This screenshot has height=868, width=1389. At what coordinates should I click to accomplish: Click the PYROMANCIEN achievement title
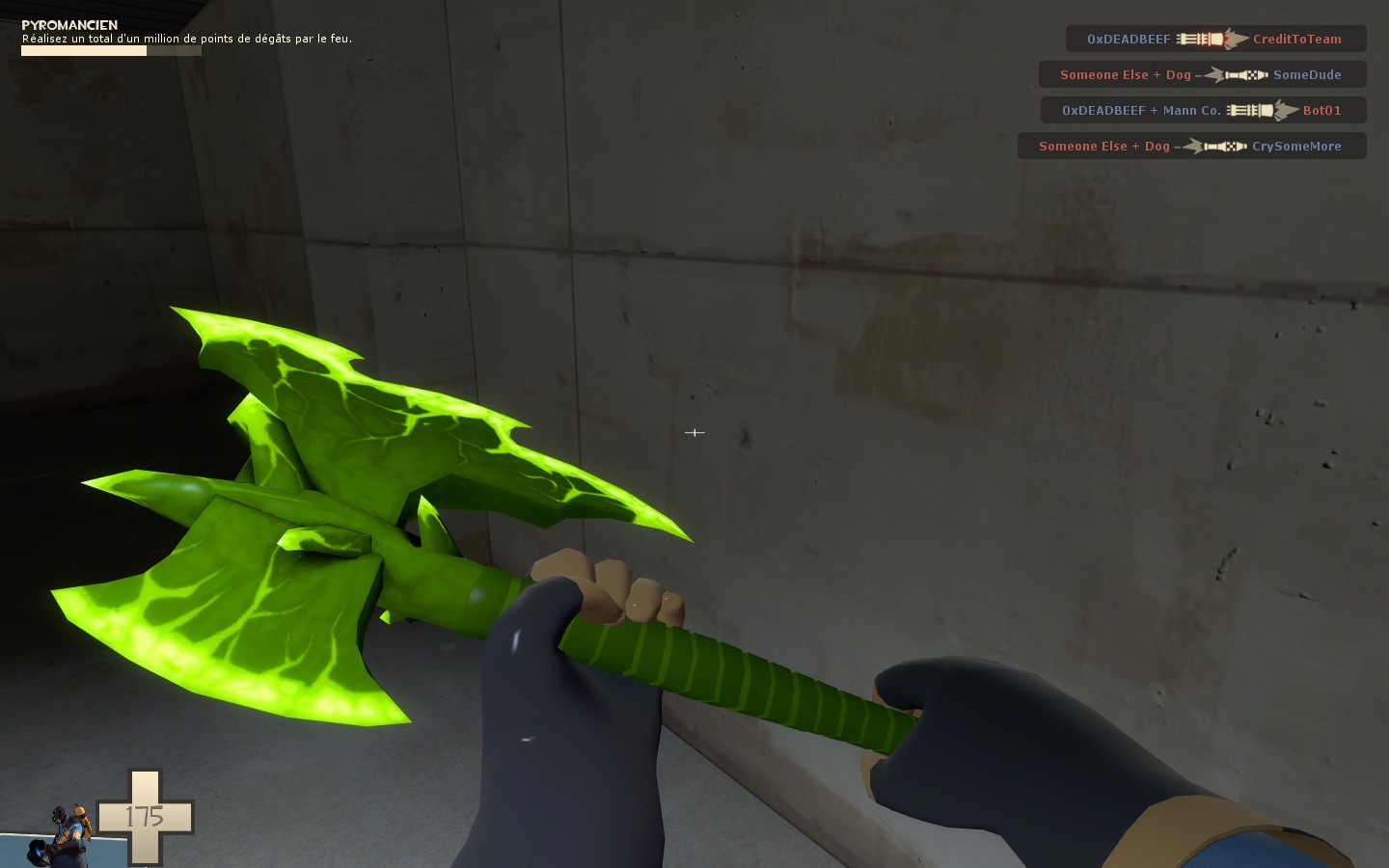coord(69,25)
